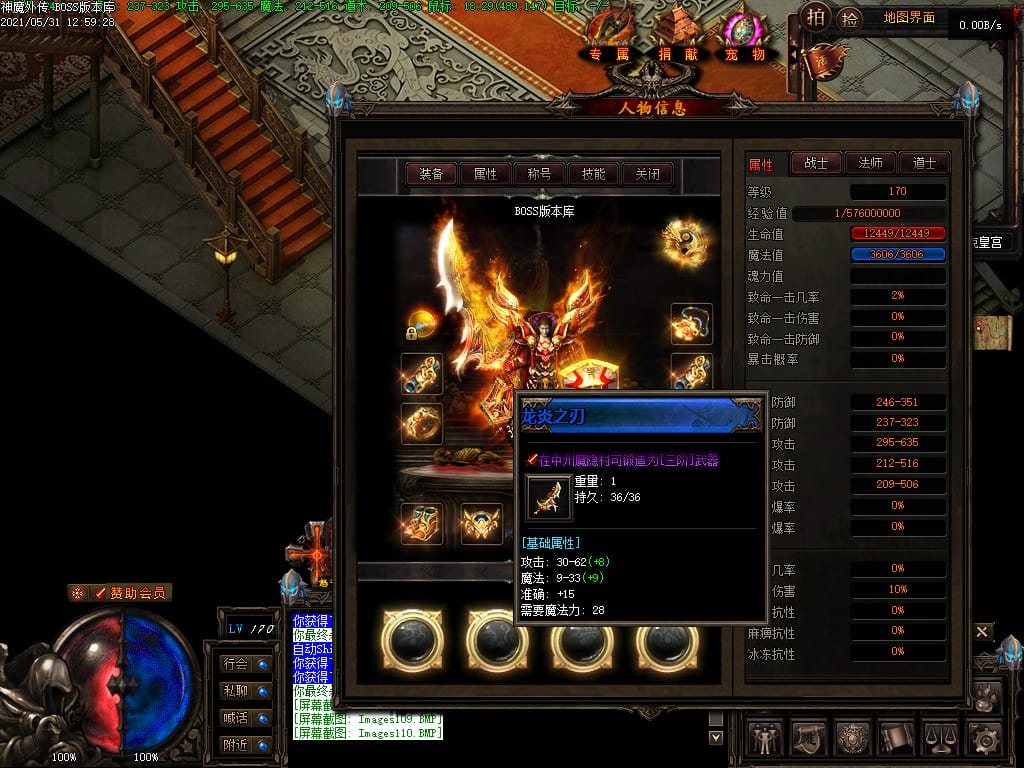Select the 附近 nearby chat channel
Image resolution: width=1024 pixels, height=768 pixels.
pos(244,744)
